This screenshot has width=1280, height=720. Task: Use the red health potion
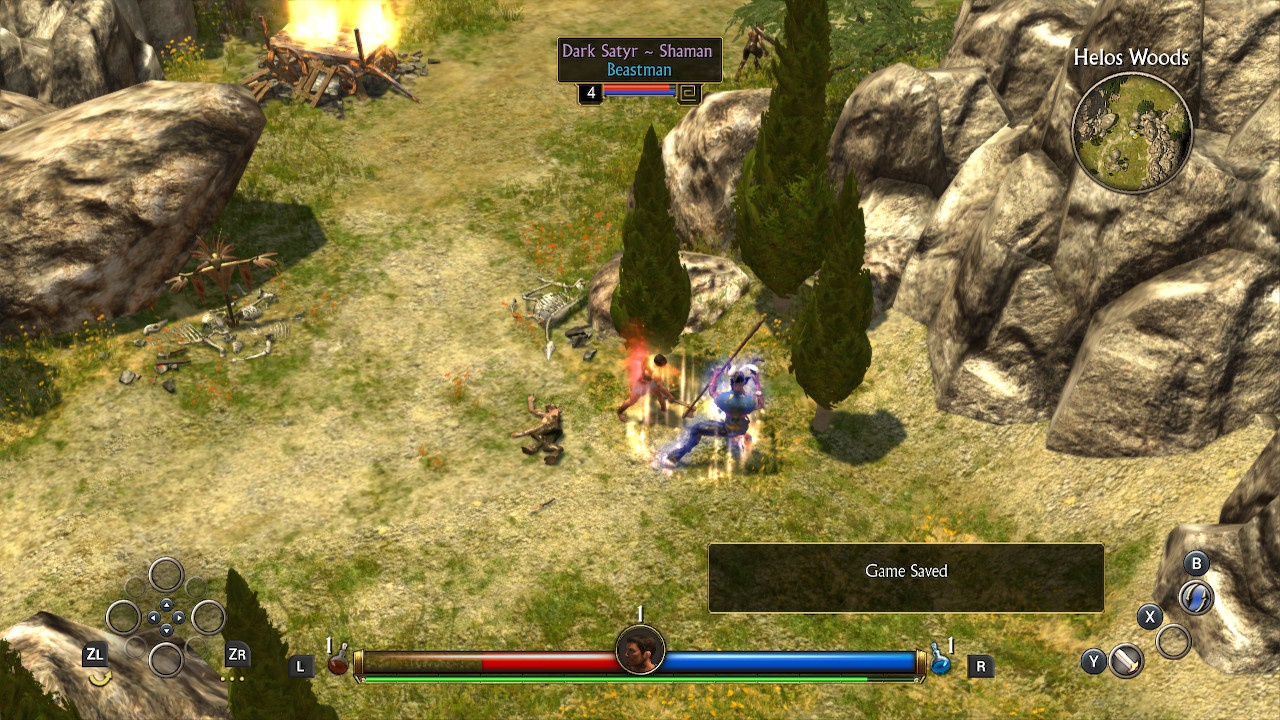click(x=339, y=660)
